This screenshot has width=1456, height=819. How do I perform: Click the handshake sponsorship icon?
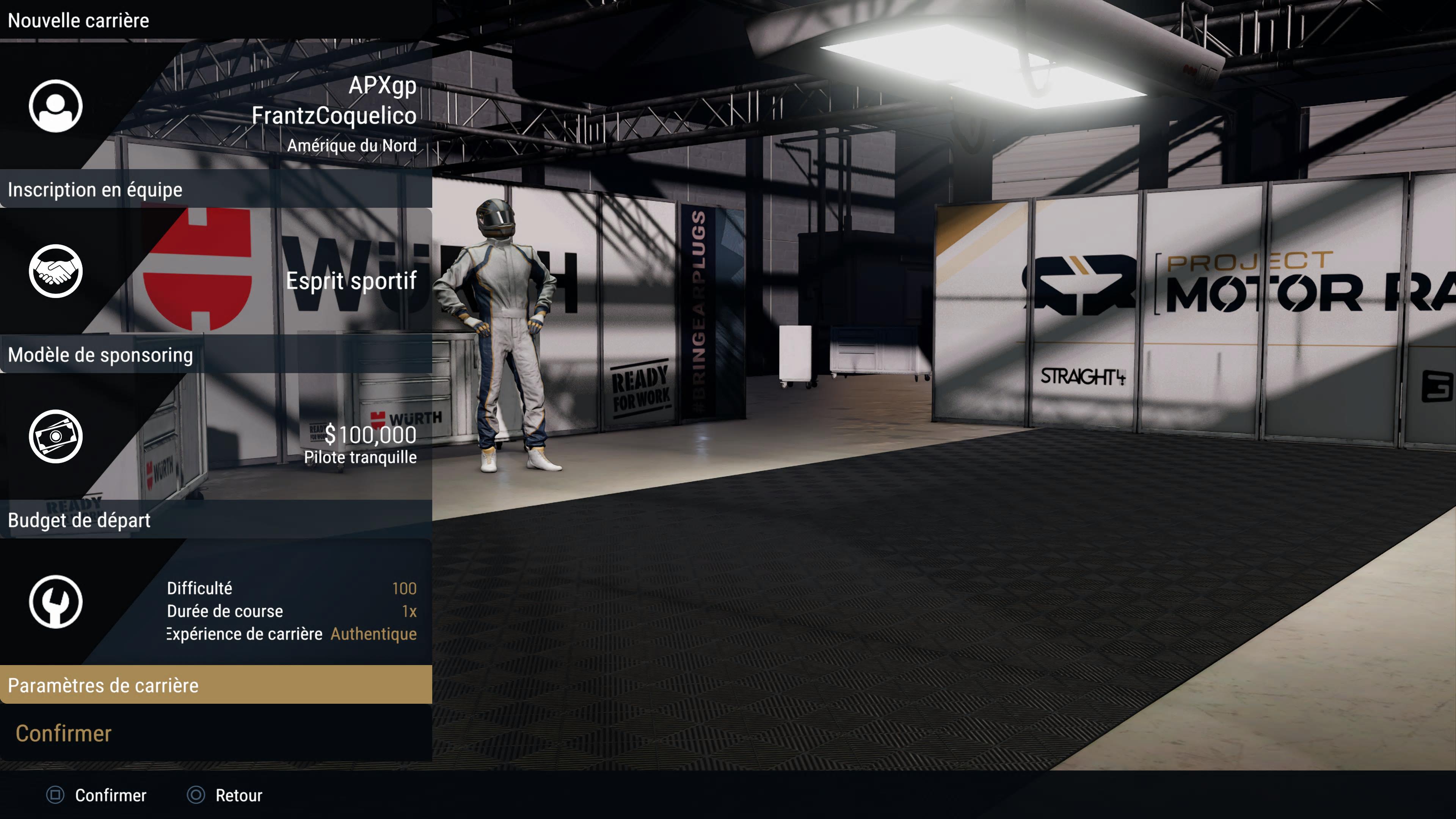pyautogui.click(x=55, y=271)
